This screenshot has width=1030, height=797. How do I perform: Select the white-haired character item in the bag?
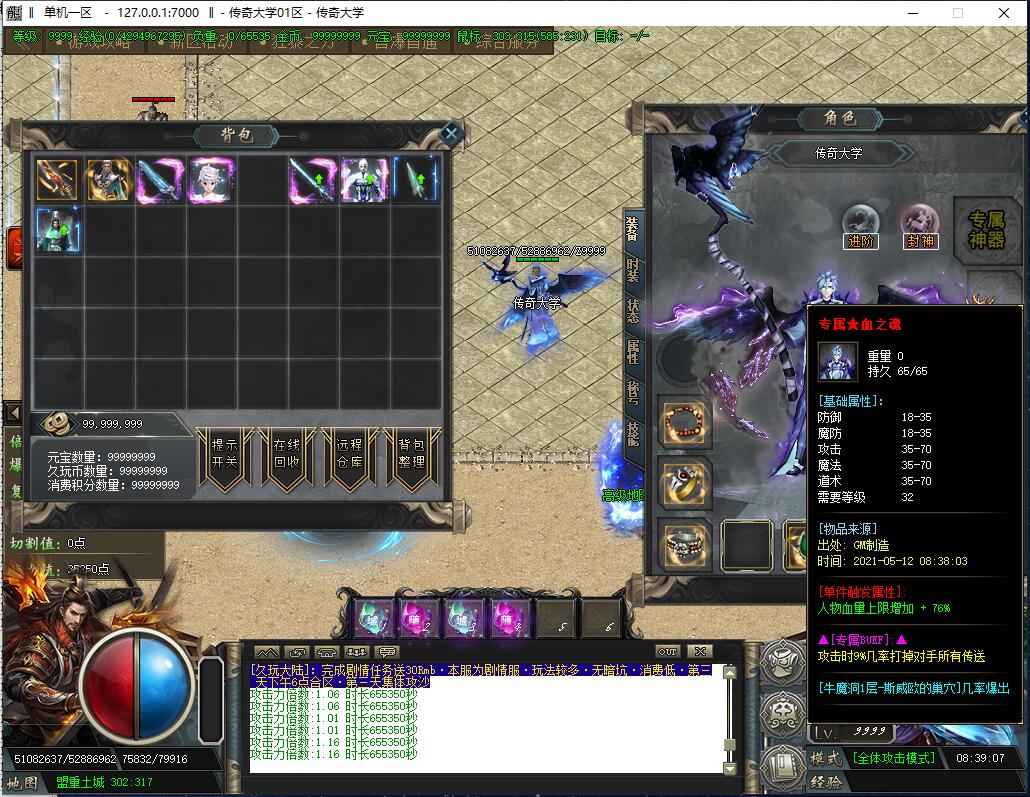(211, 180)
